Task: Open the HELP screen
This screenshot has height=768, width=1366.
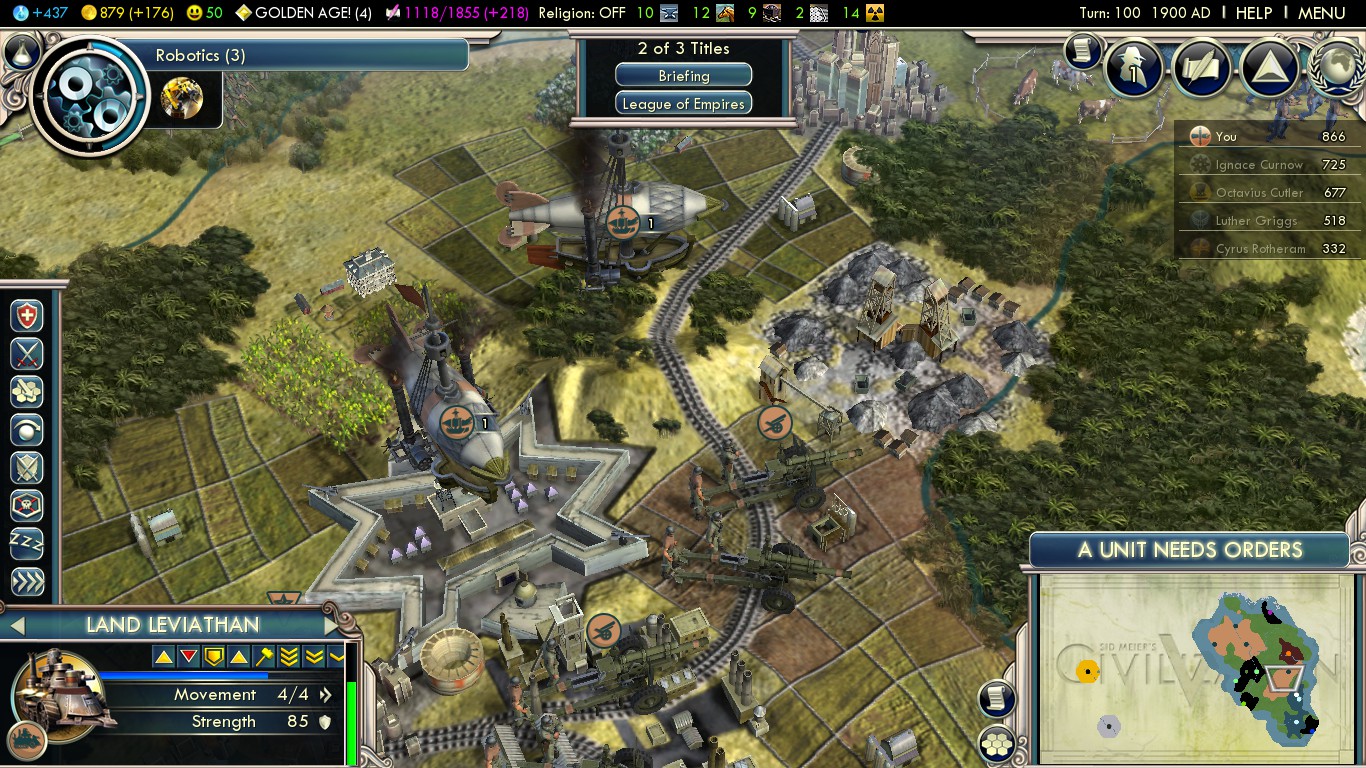Action: (x=1253, y=13)
